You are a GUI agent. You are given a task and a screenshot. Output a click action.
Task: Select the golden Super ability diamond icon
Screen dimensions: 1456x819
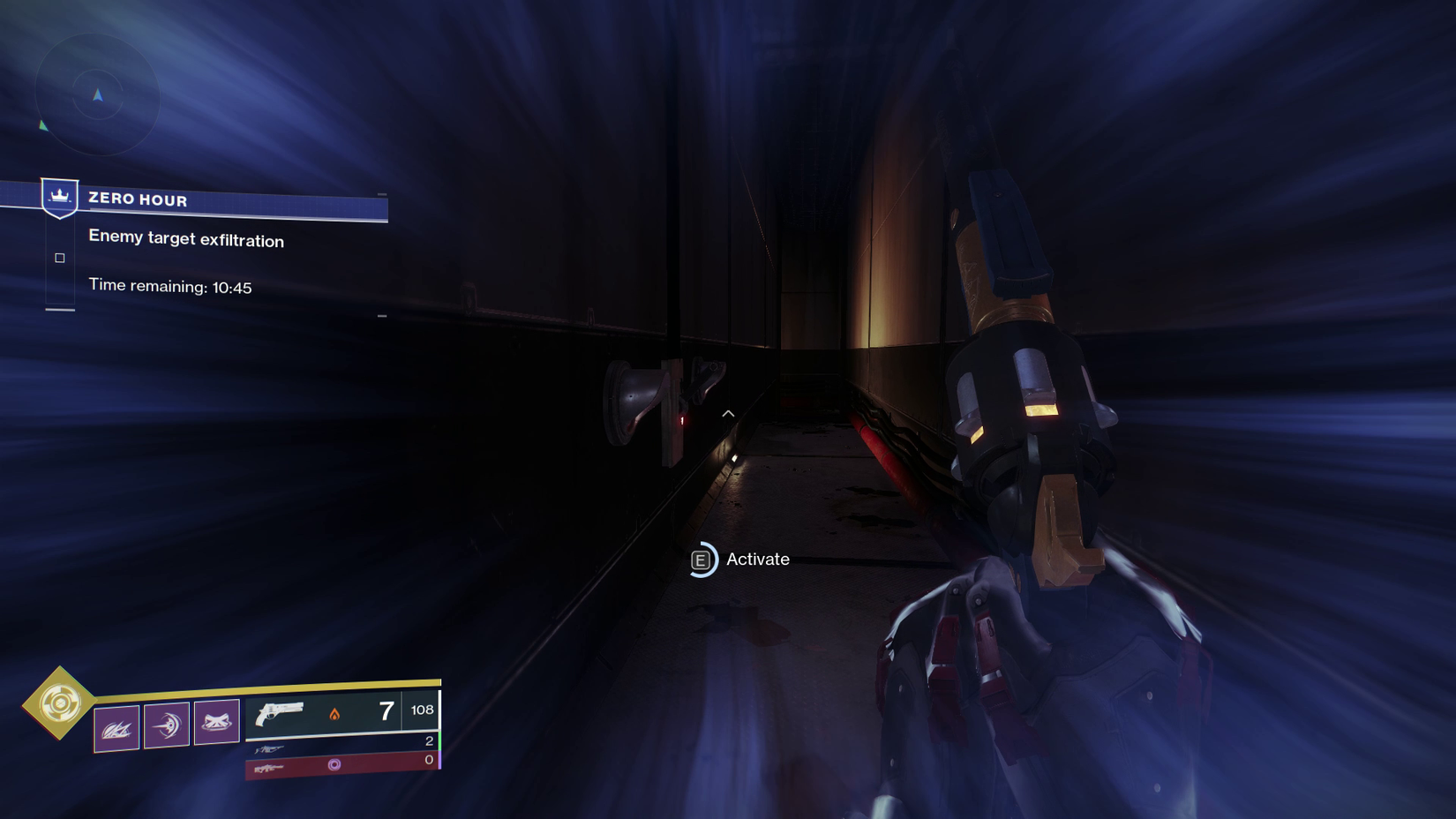(62, 703)
